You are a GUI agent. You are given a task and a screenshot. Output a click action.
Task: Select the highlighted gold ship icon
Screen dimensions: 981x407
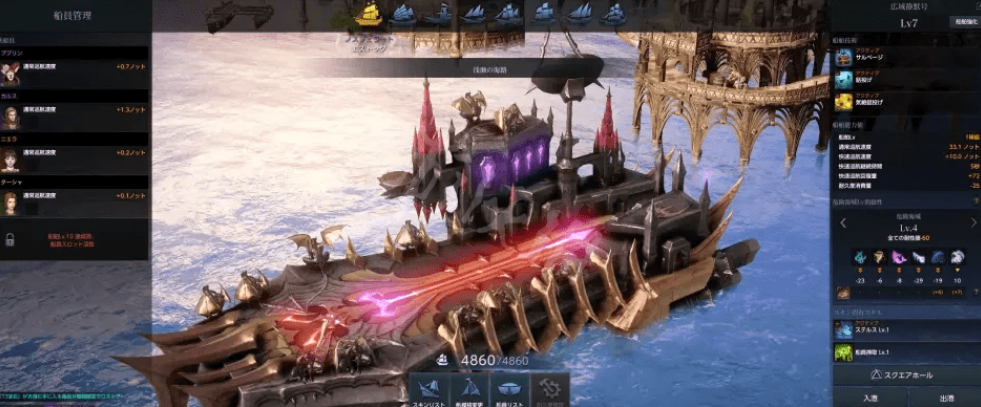[369, 13]
